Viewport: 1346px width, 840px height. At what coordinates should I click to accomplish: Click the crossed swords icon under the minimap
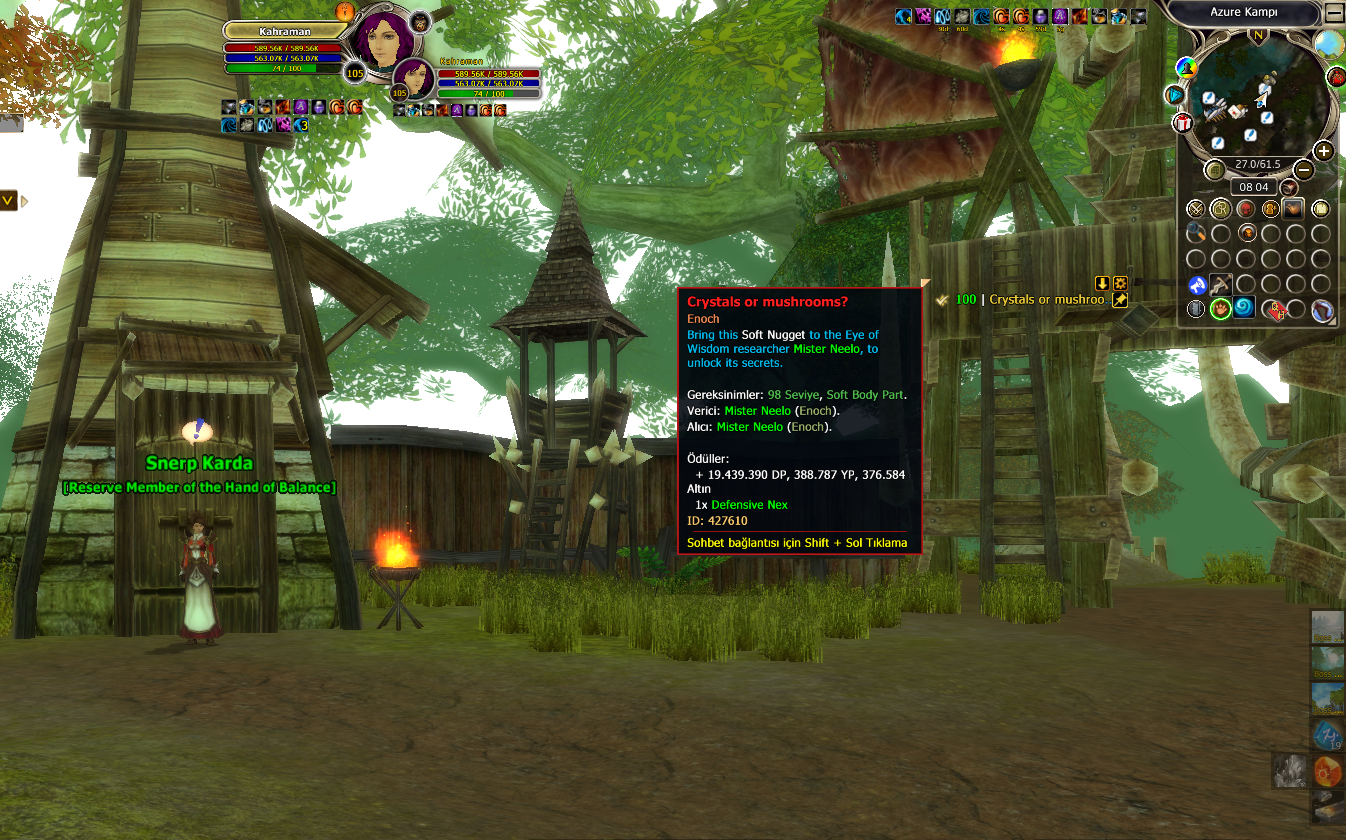(x=1196, y=209)
